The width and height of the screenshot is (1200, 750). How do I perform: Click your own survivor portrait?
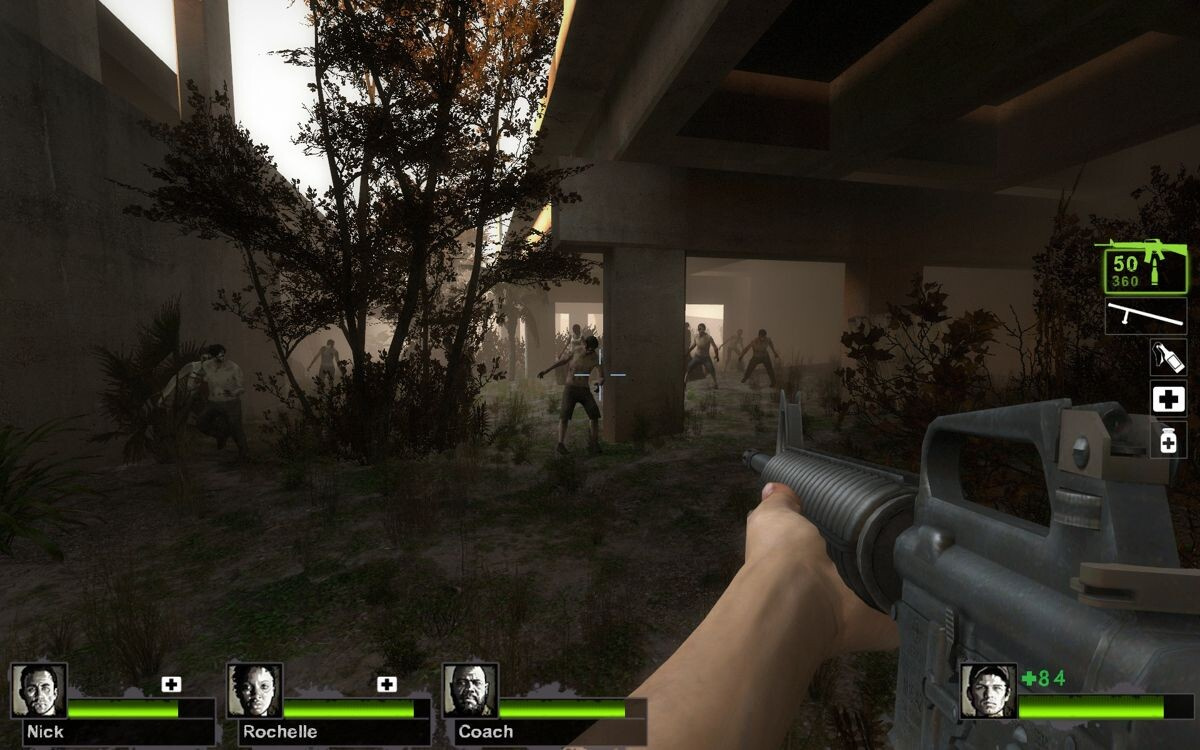click(988, 690)
